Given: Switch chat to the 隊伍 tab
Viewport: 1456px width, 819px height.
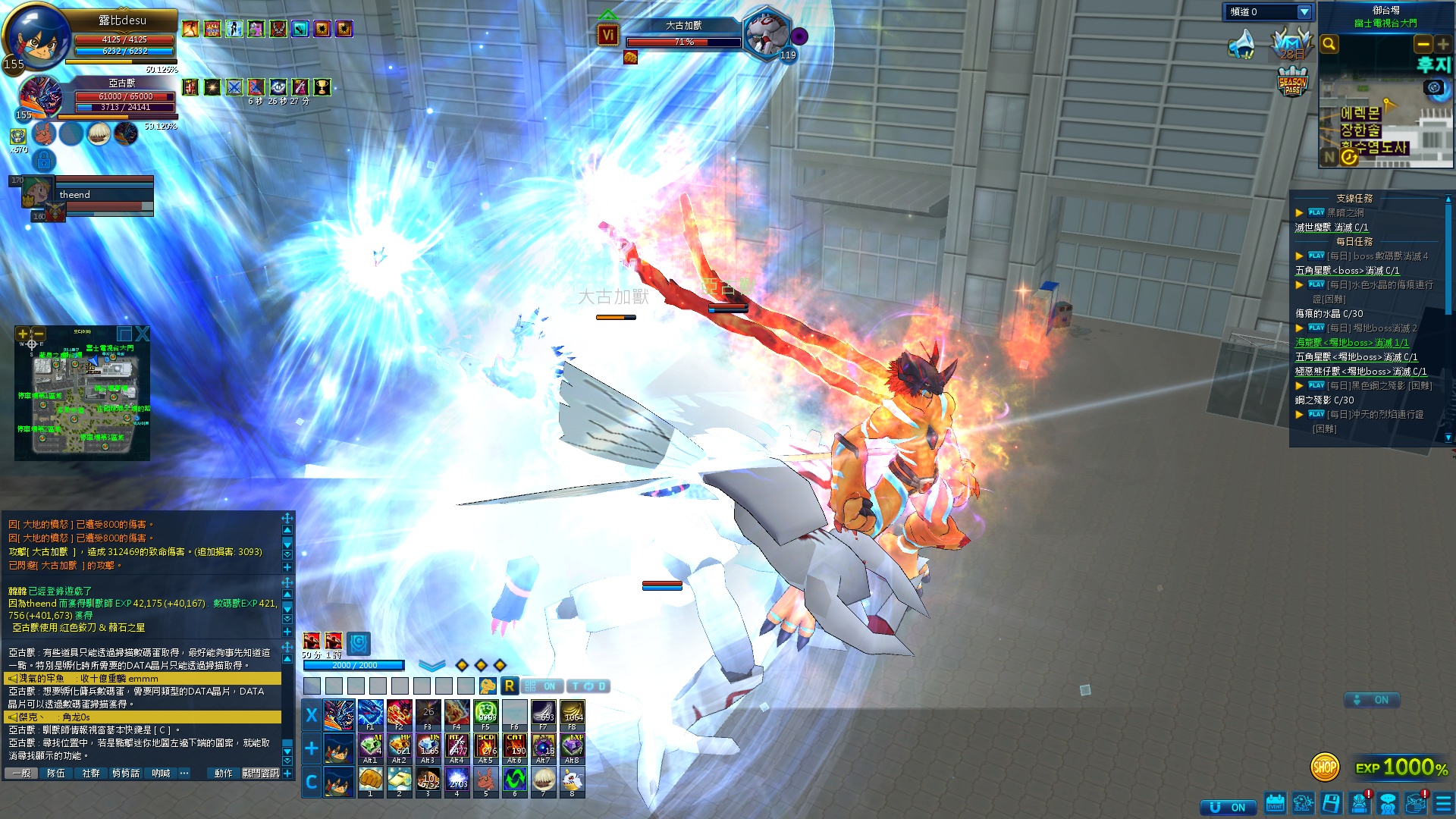Looking at the screenshot, I should click(56, 773).
